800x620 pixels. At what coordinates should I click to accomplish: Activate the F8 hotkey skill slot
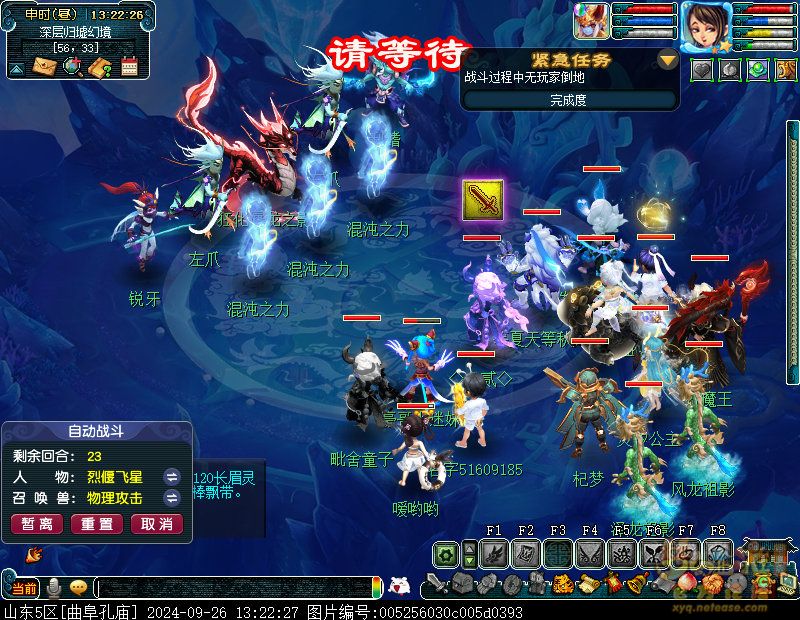718,552
